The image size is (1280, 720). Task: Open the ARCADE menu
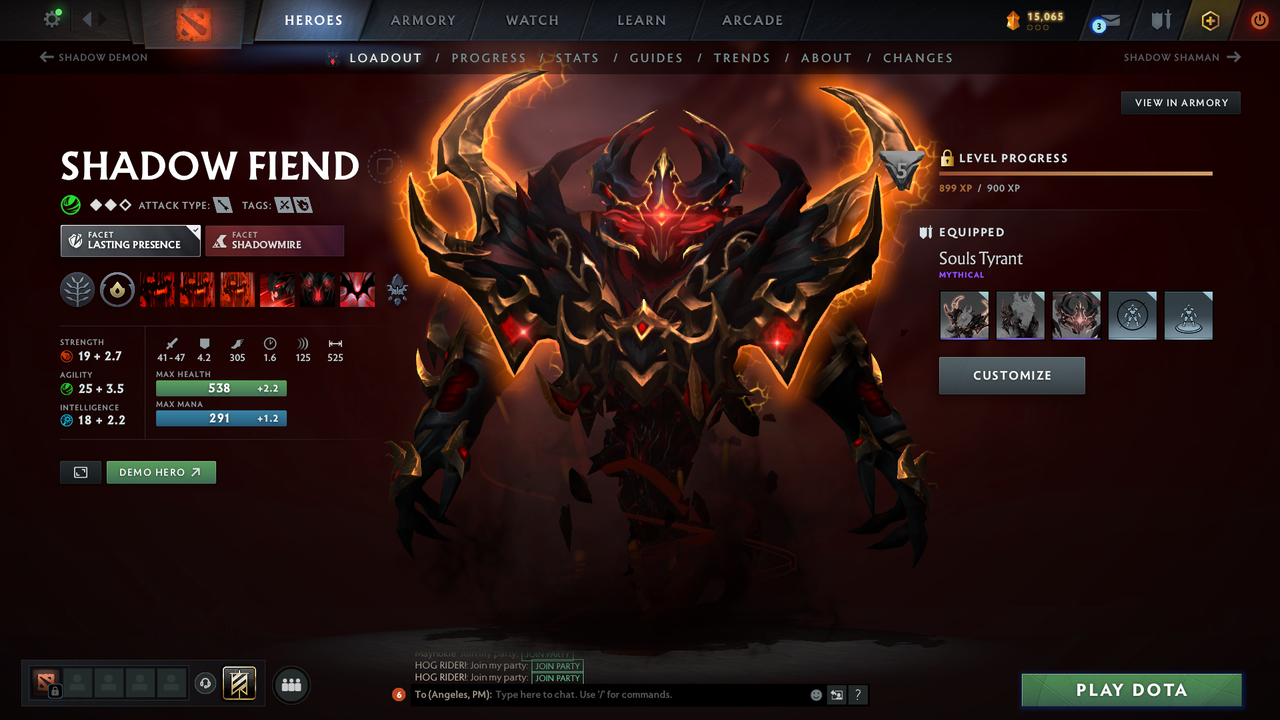tap(751, 20)
